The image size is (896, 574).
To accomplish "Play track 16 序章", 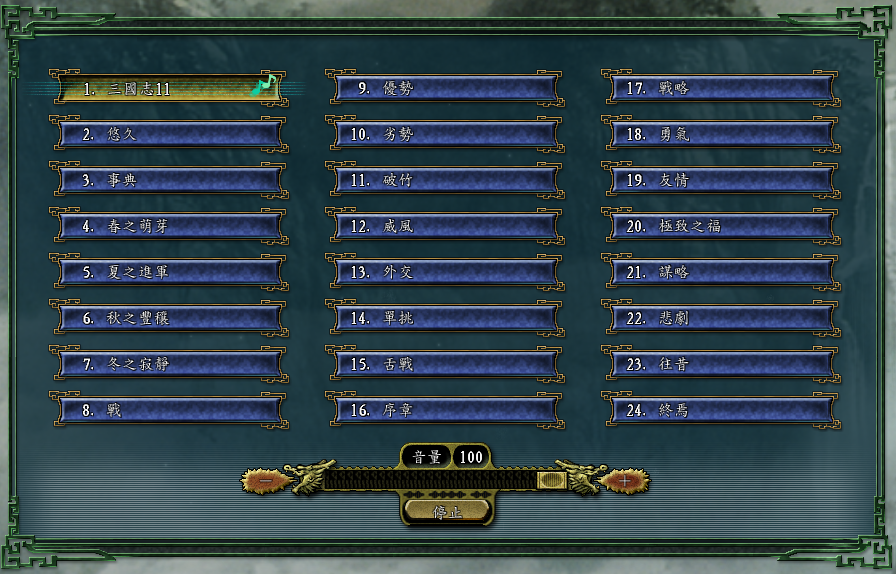I will point(444,410).
